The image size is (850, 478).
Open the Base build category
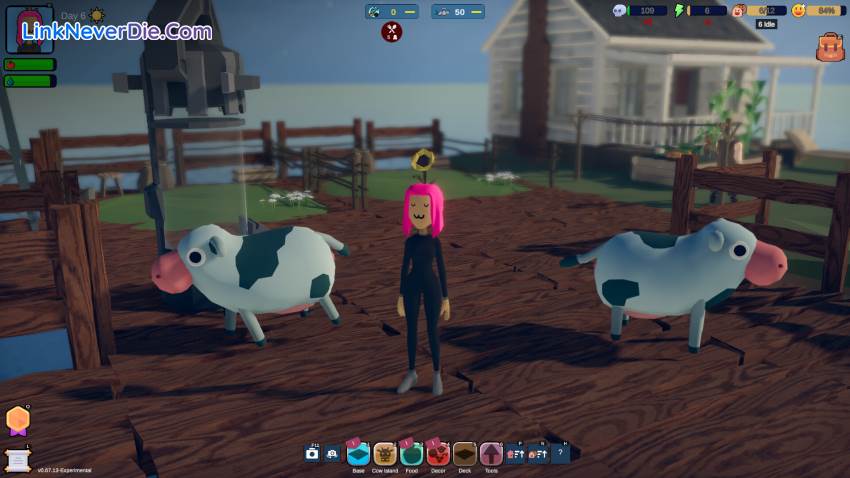[358, 454]
